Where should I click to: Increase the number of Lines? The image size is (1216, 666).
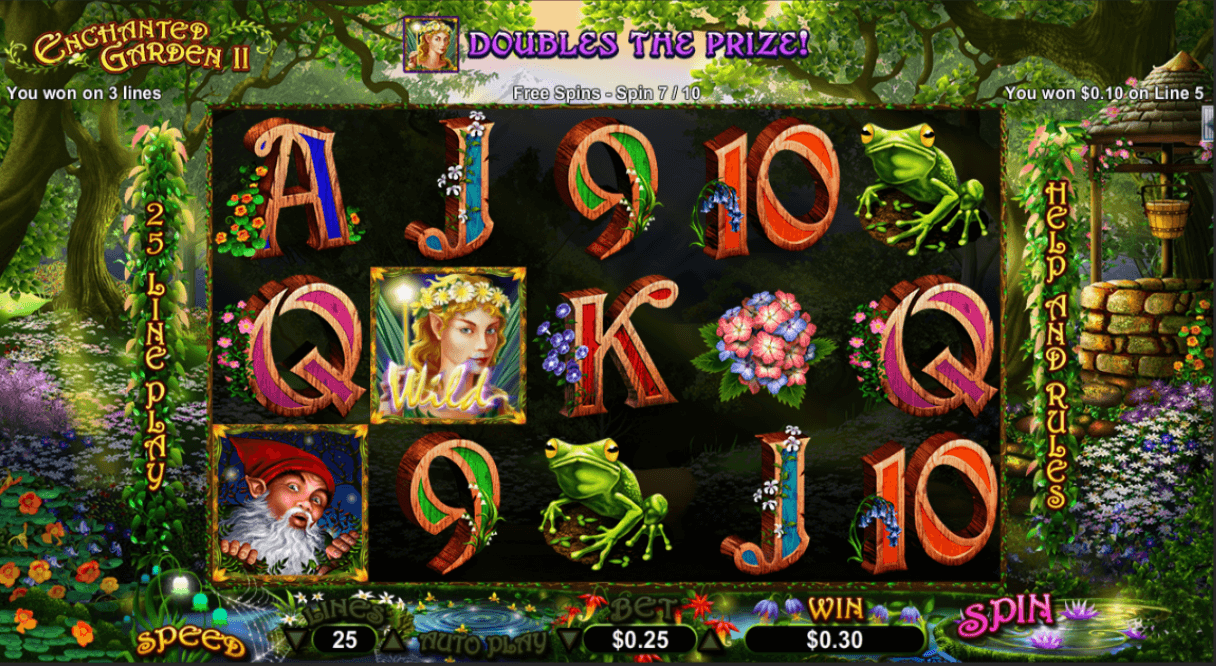[396, 639]
